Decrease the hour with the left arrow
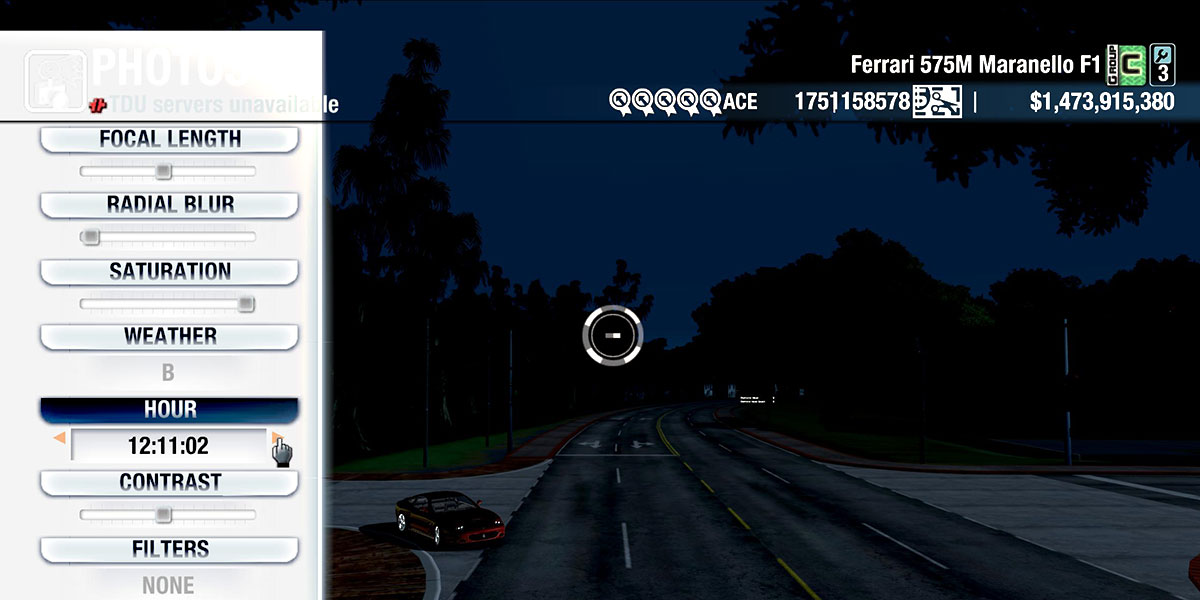The width and height of the screenshot is (1200, 600). pyautogui.click(x=59, y=438)
